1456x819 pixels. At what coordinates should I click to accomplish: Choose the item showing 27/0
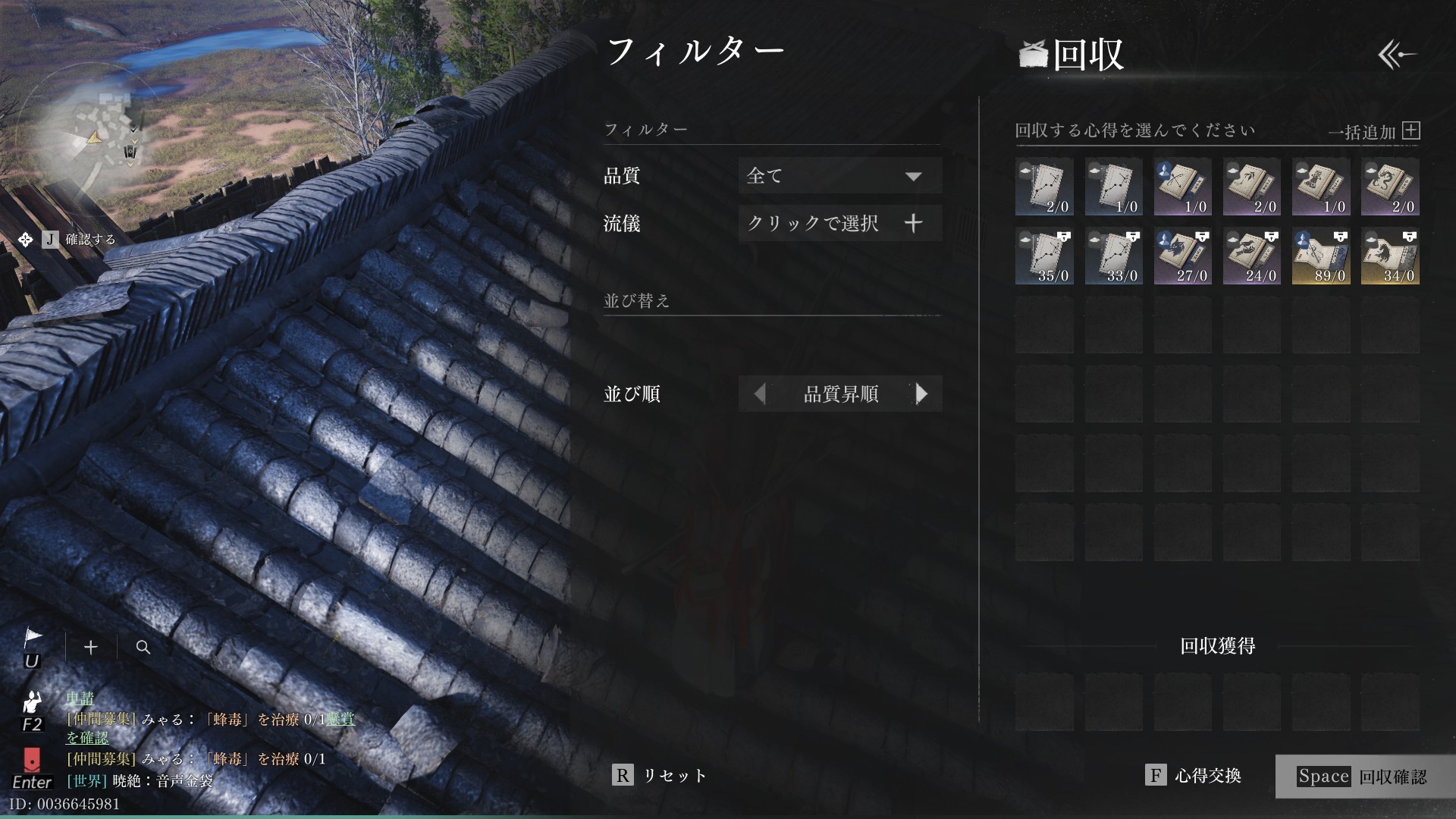pyautogui.click(x=1182, y=256)
